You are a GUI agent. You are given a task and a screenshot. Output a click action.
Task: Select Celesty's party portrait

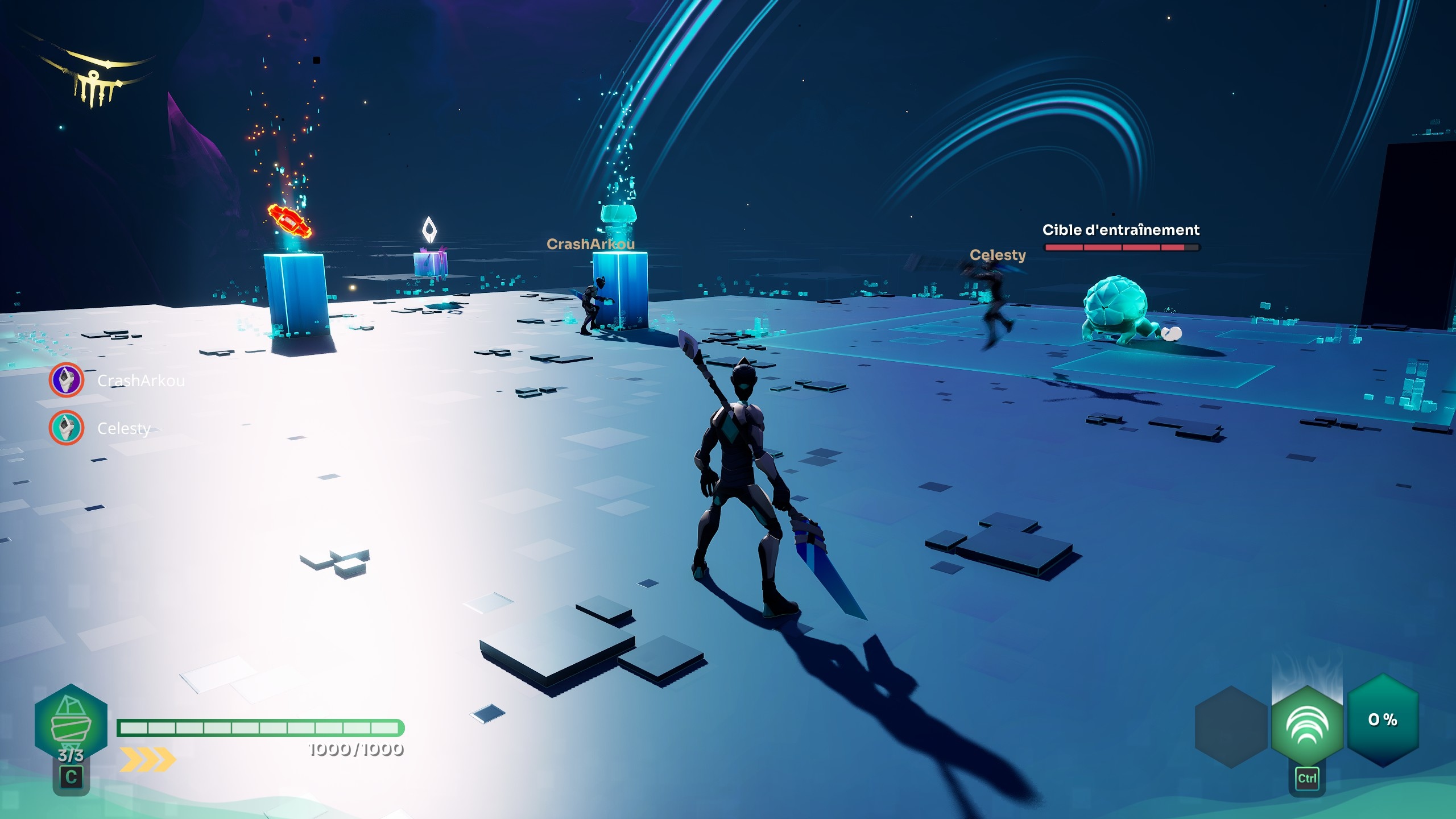pos(67,428)
